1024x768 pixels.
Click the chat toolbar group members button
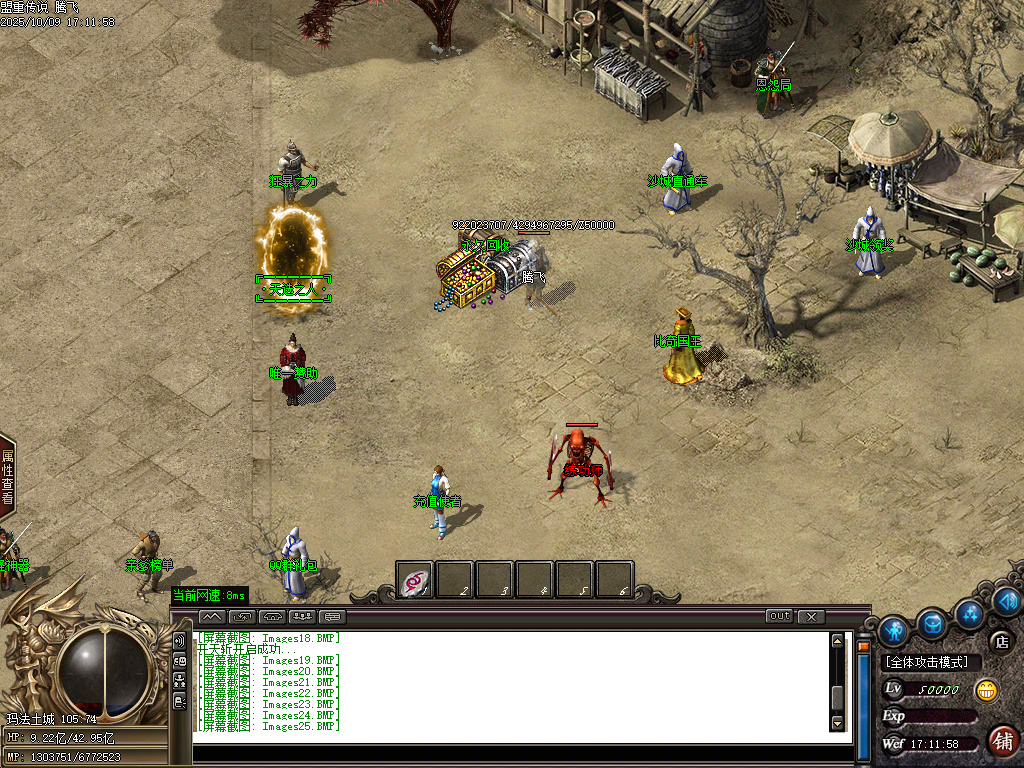click(x=302, y=616)
